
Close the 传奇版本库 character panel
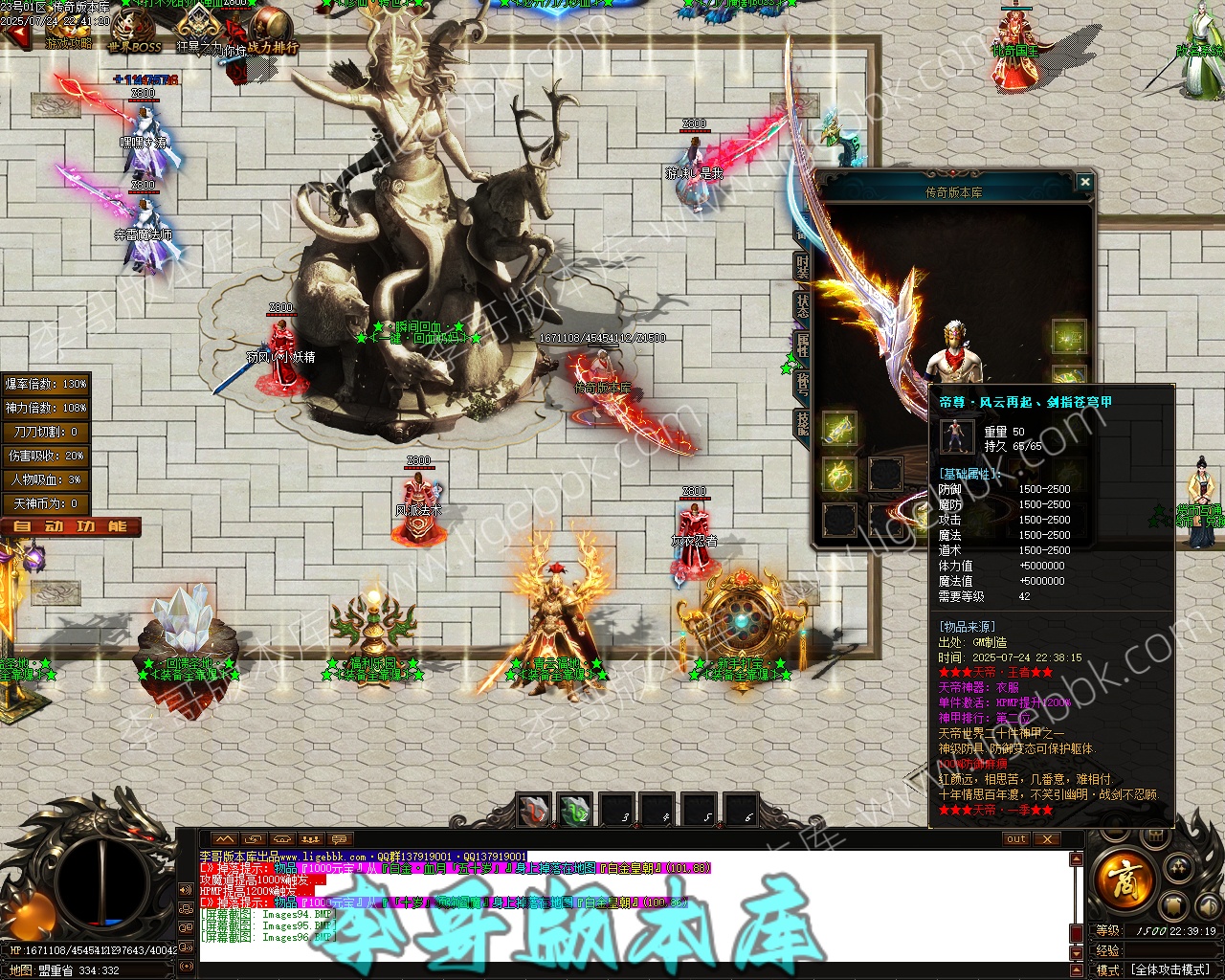tap(1084, 182)
